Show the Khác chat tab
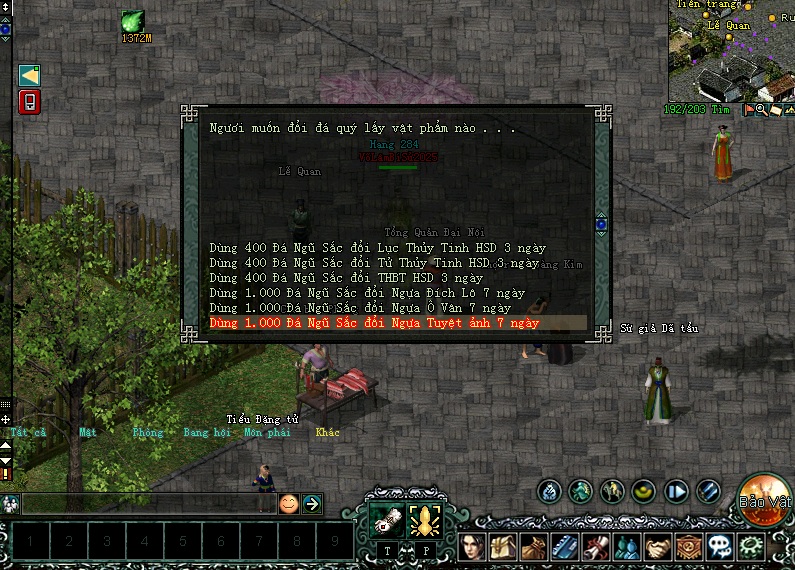 coord(328,433)
